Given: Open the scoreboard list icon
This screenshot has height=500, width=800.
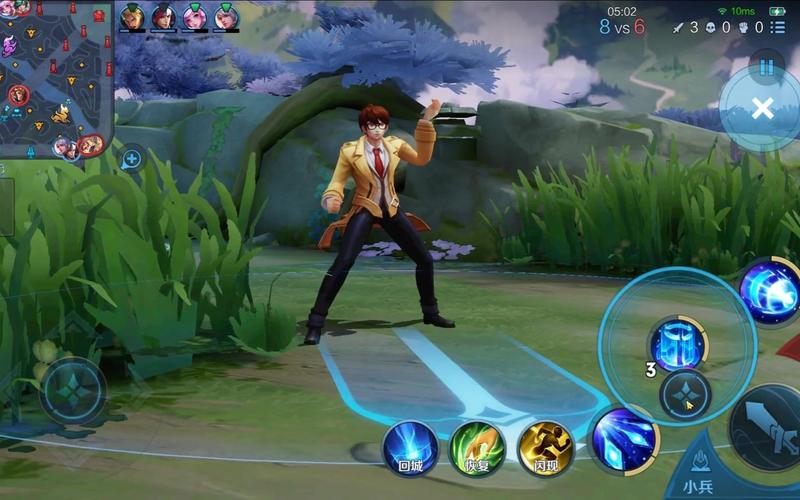Looking at the screenshot, I should (778, 28).
